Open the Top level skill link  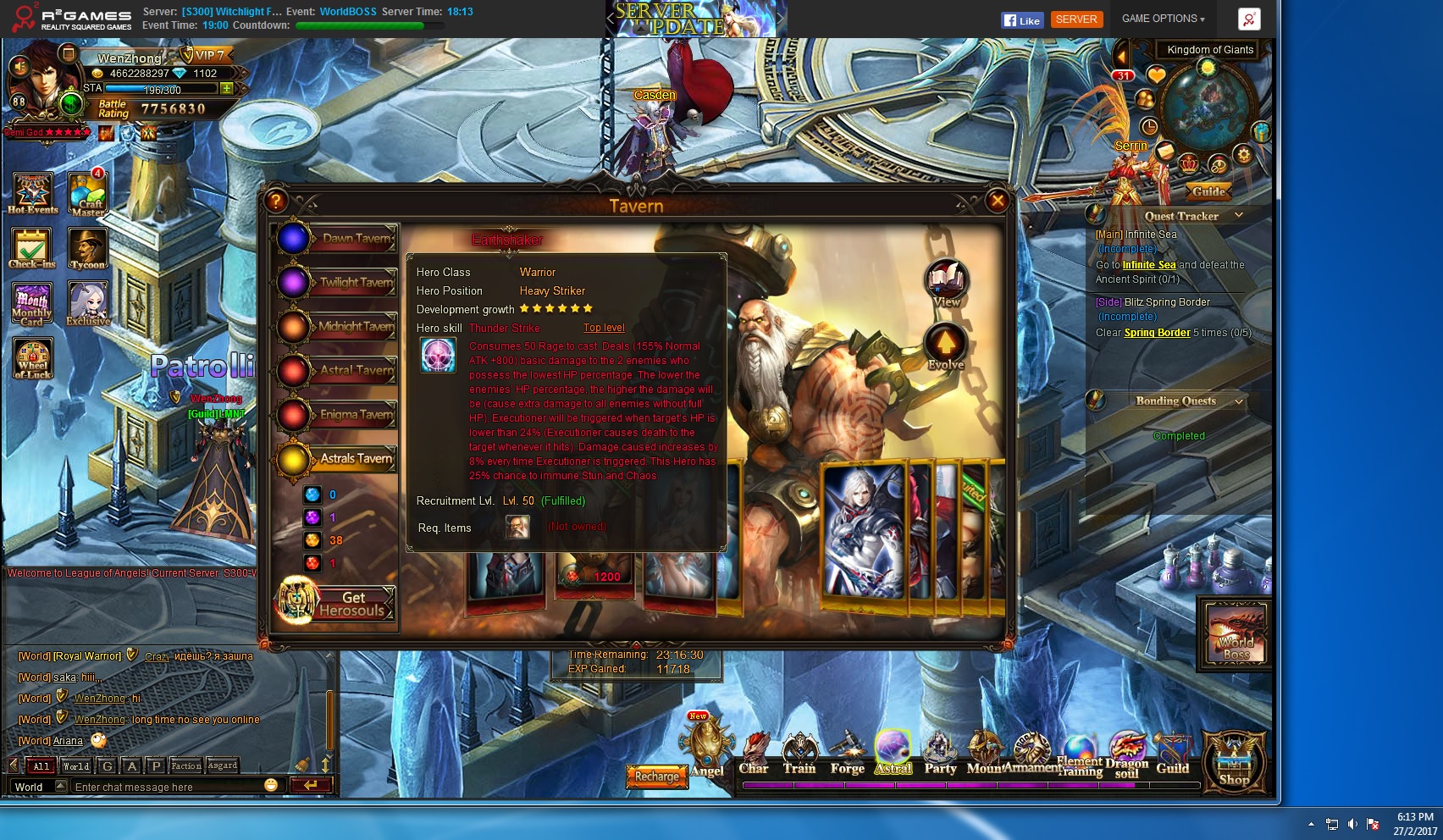click(x=604, y=328)
